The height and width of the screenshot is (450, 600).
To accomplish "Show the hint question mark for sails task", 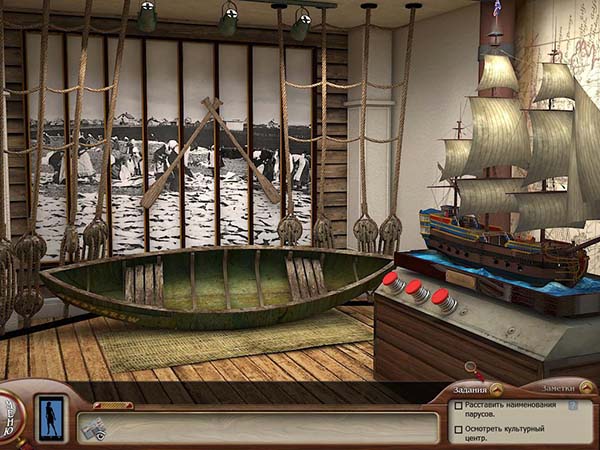I will pyautogui.click(x=573, y=406).
